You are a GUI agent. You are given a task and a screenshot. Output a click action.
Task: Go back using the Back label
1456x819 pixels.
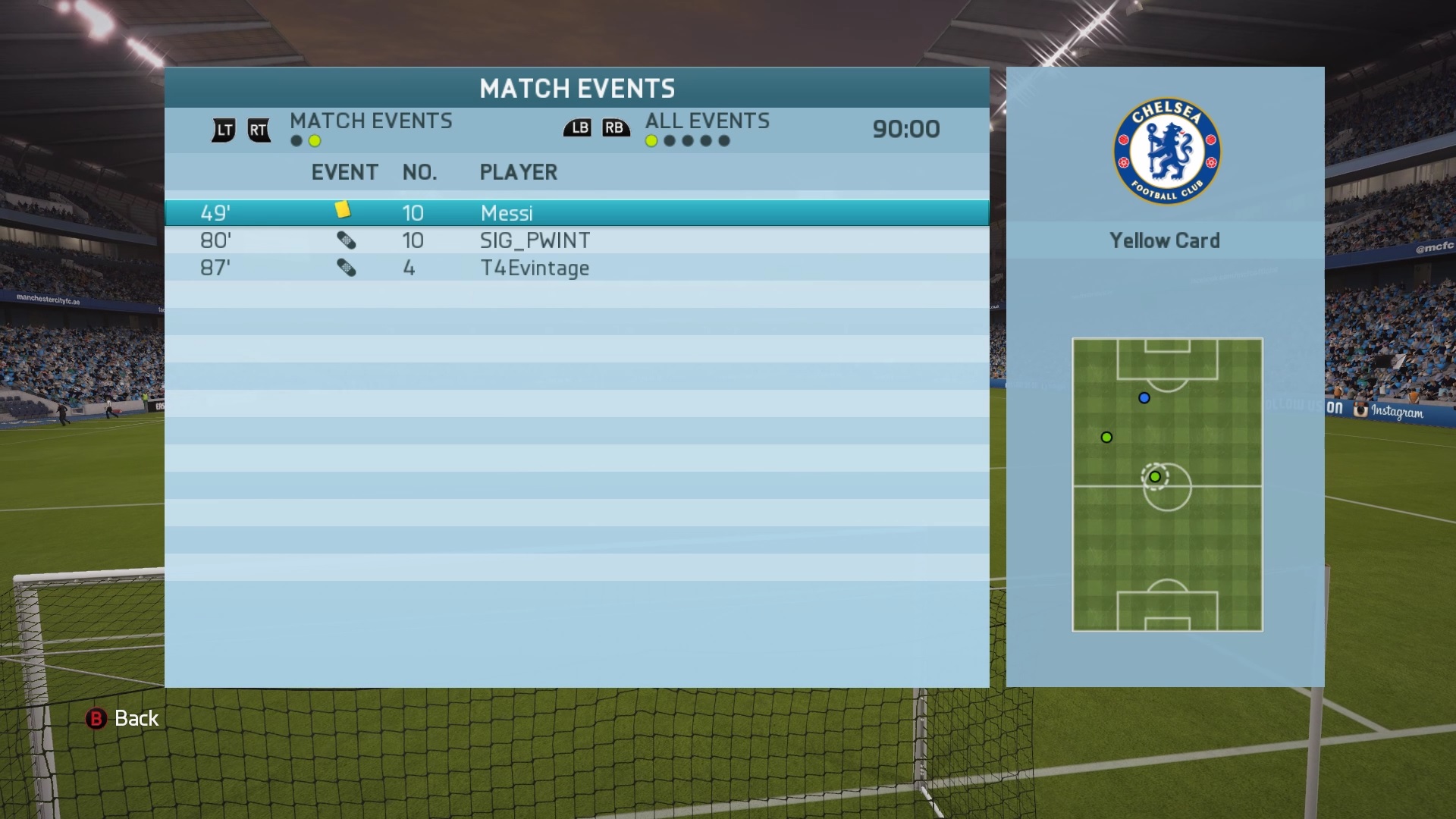click(x=136, y=718)
